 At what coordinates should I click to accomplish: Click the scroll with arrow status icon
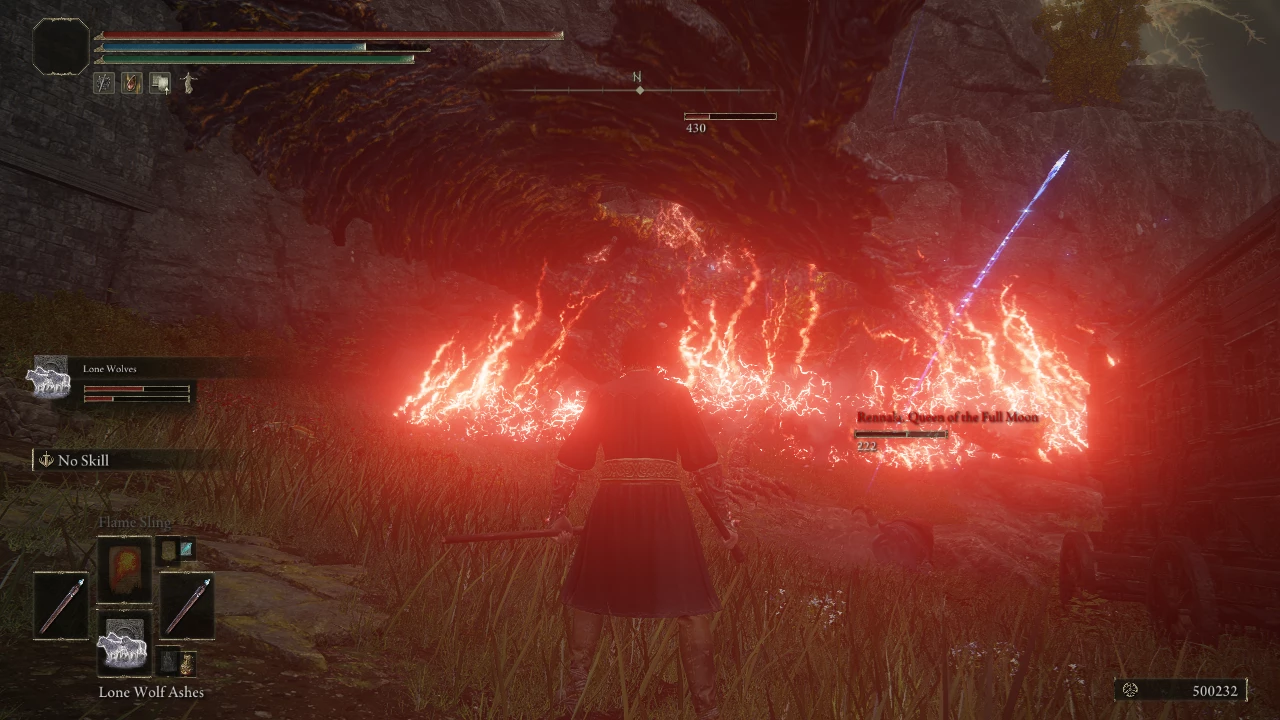(x=160, y=83)
